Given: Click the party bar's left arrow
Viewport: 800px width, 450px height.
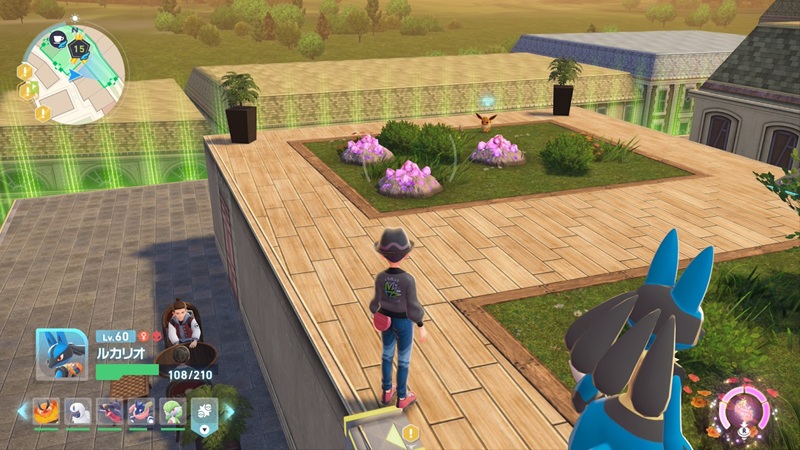Looking at the screenshot, I should (x=22, y=411).
